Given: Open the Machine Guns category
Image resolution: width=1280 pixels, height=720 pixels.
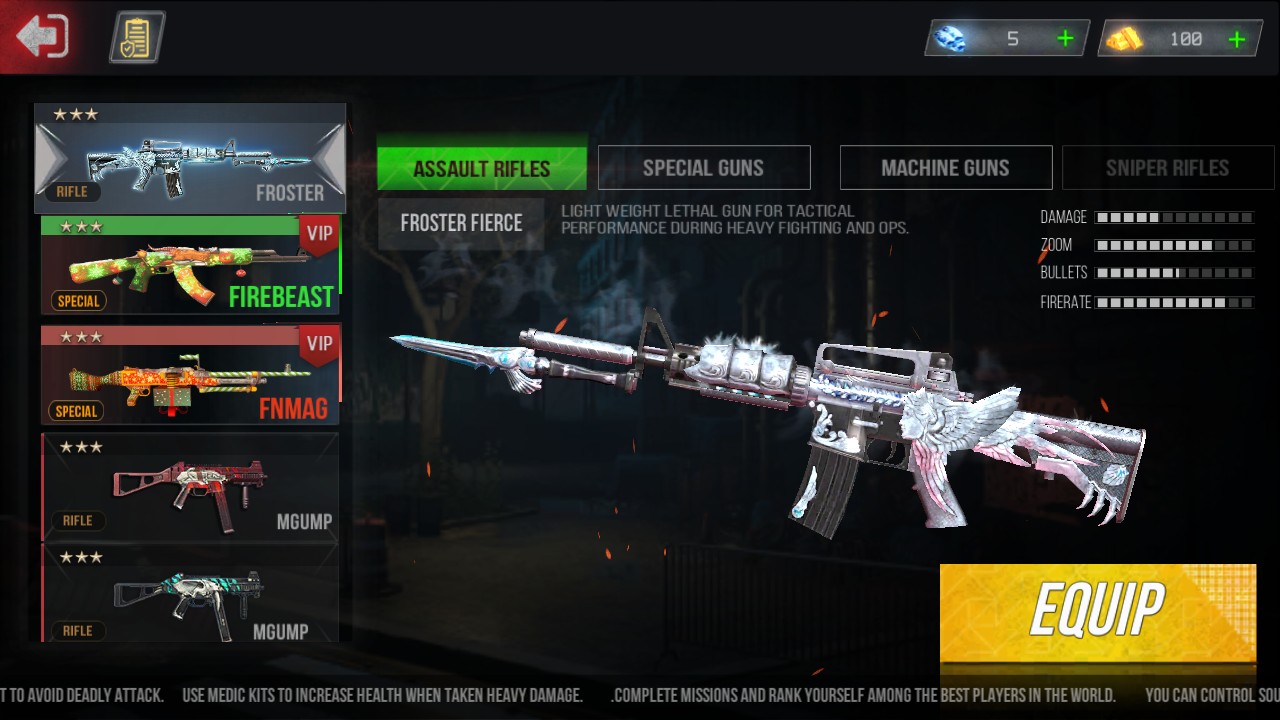Looking at the screenshot, I should tap(945, 168).
